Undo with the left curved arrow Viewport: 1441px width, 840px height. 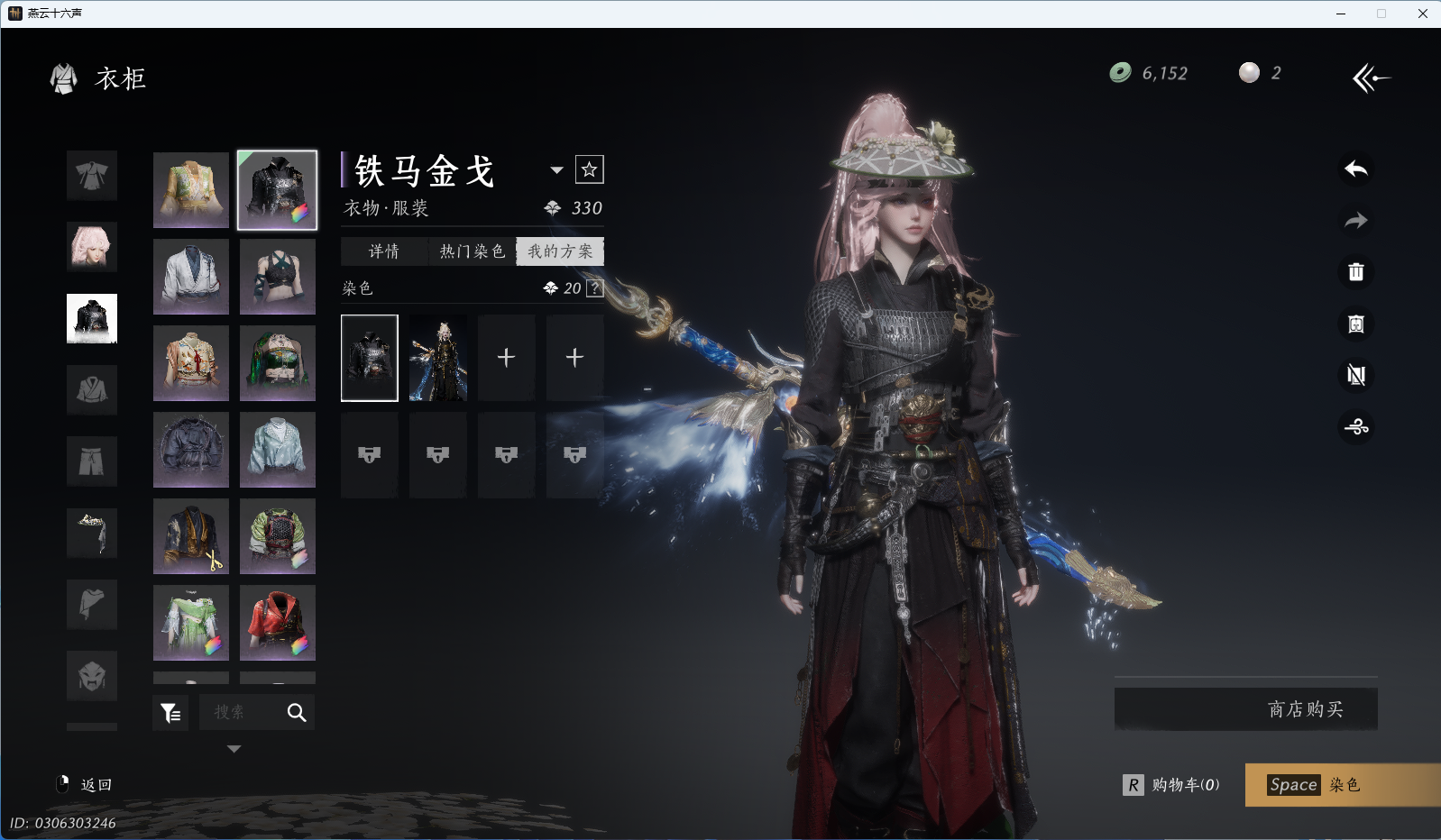[1355, 169]
